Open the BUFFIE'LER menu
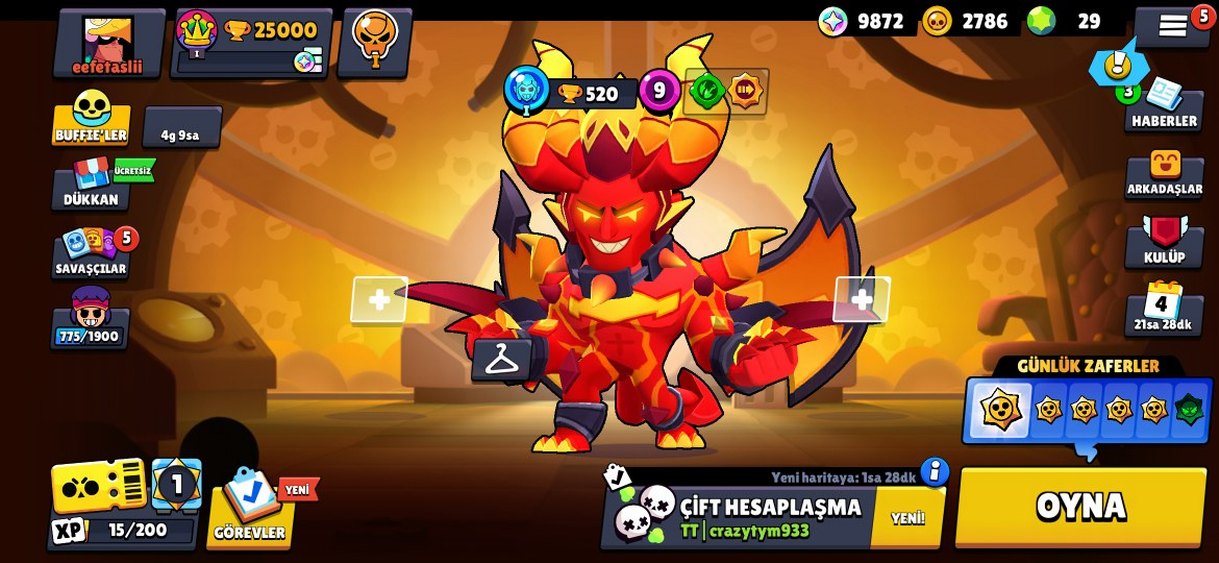Screen dimensions: 1219x563 [x=91, y=118]
